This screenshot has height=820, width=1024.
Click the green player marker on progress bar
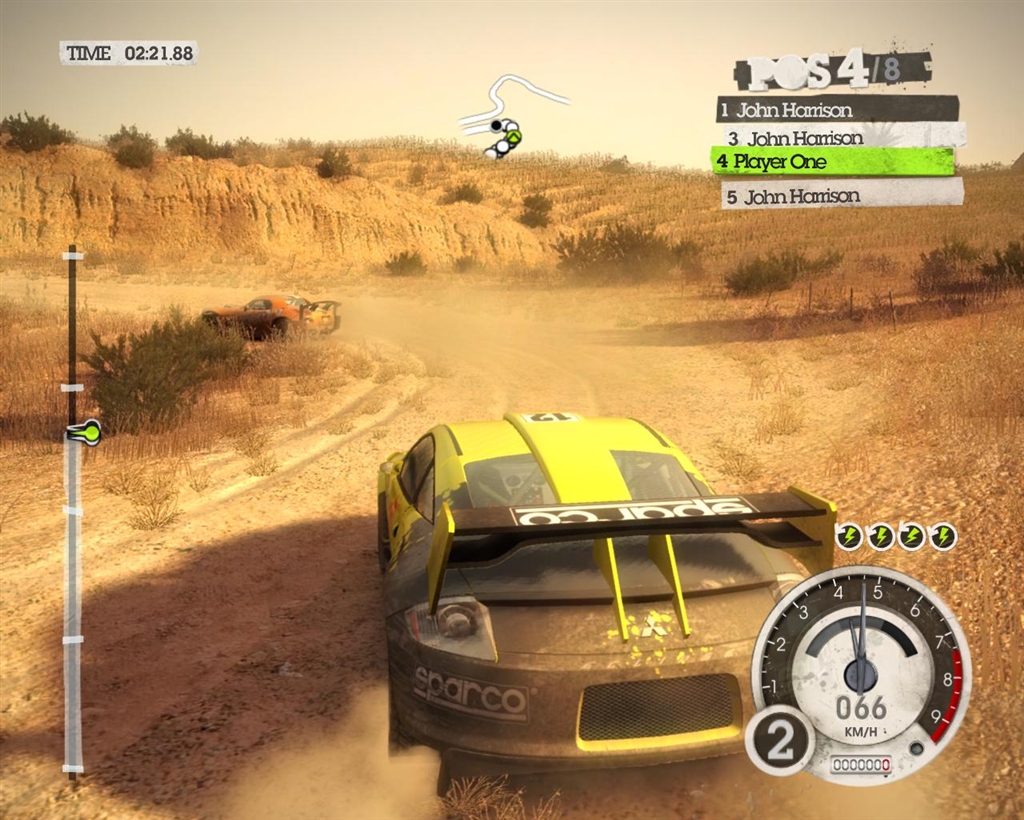pos(86,433)
